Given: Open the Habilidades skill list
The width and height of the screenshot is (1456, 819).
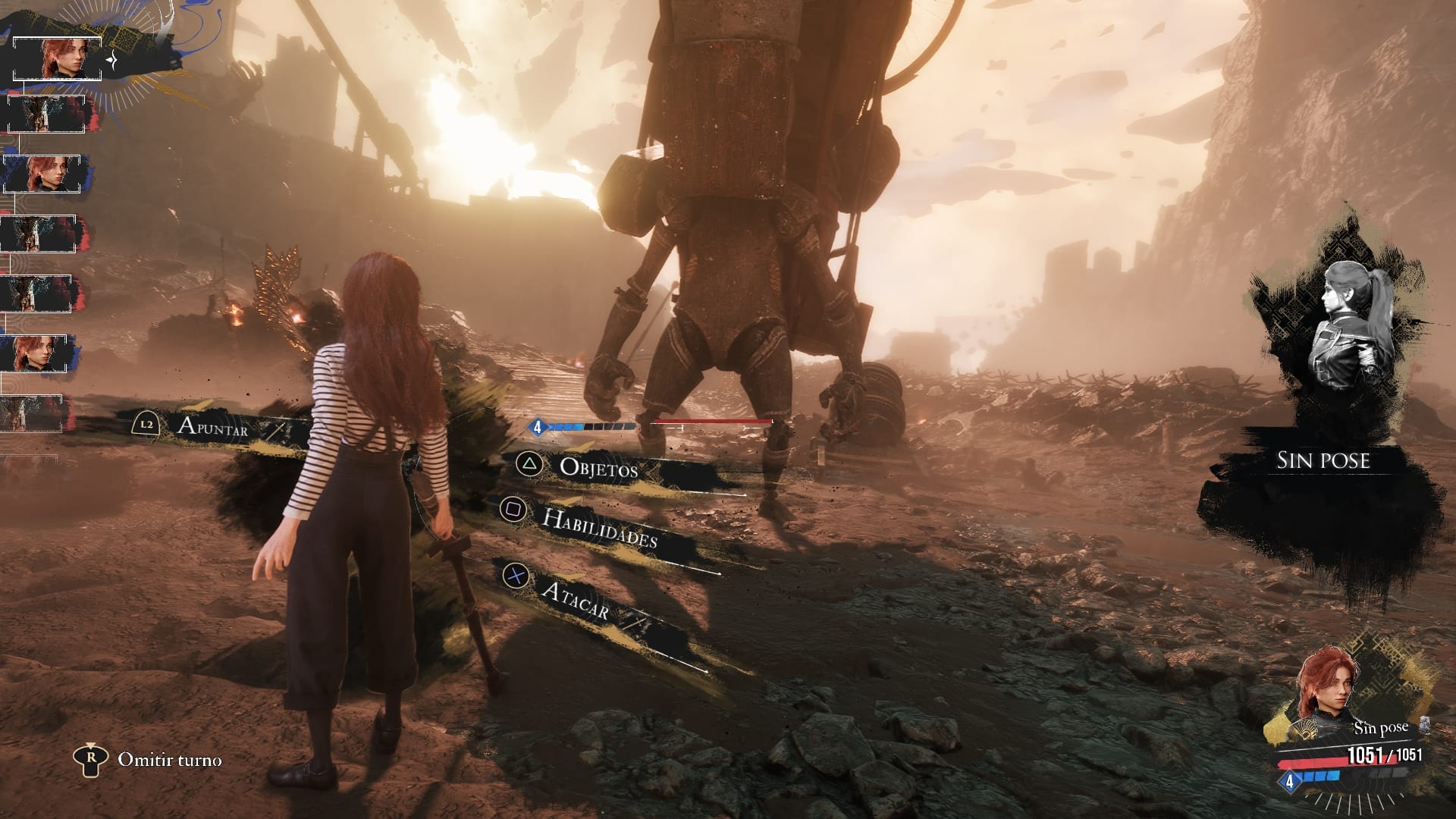Looking at the screenshot, I should (599, 528).
